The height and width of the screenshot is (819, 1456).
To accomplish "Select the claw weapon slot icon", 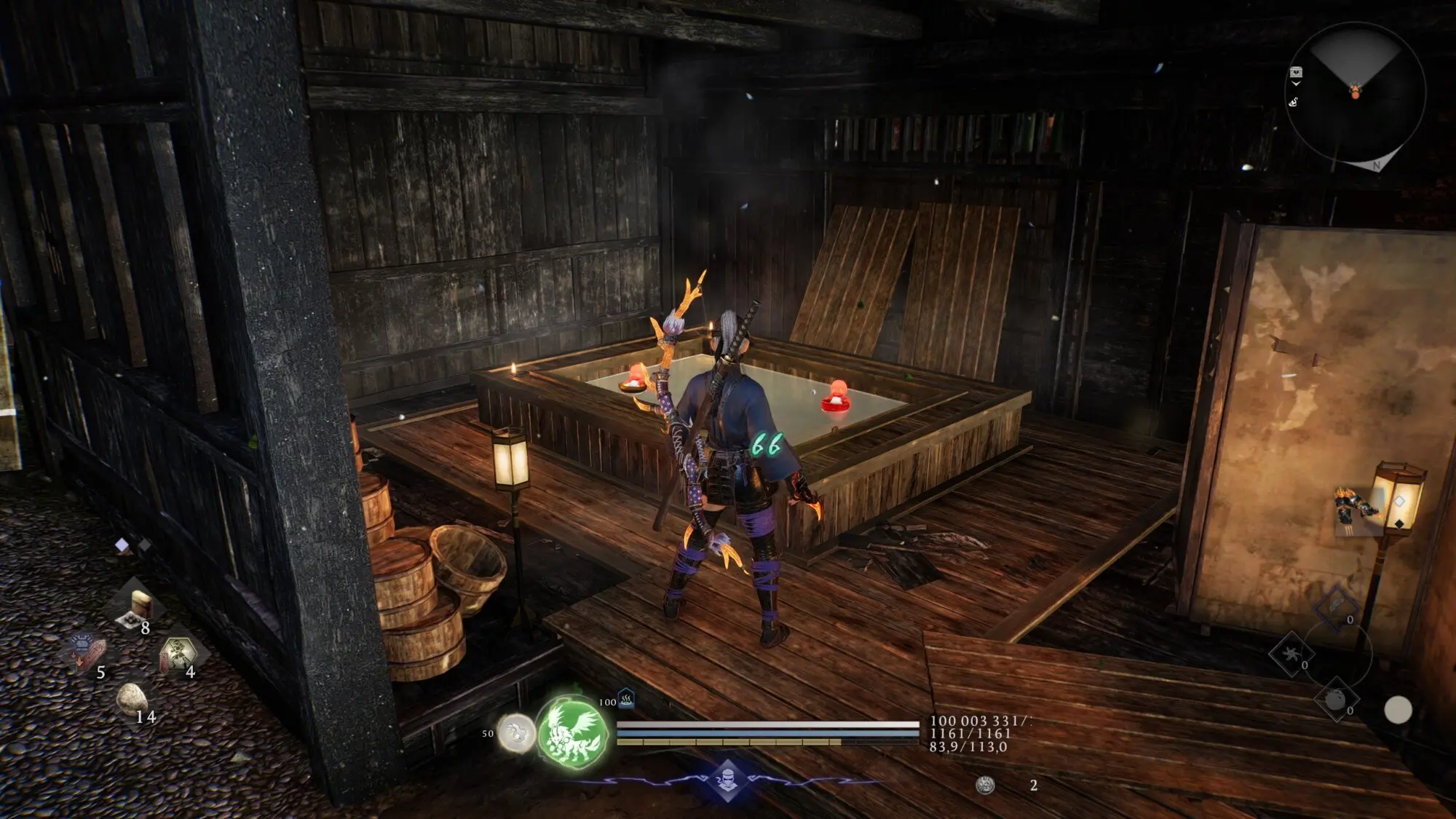I will (1358, 509).
